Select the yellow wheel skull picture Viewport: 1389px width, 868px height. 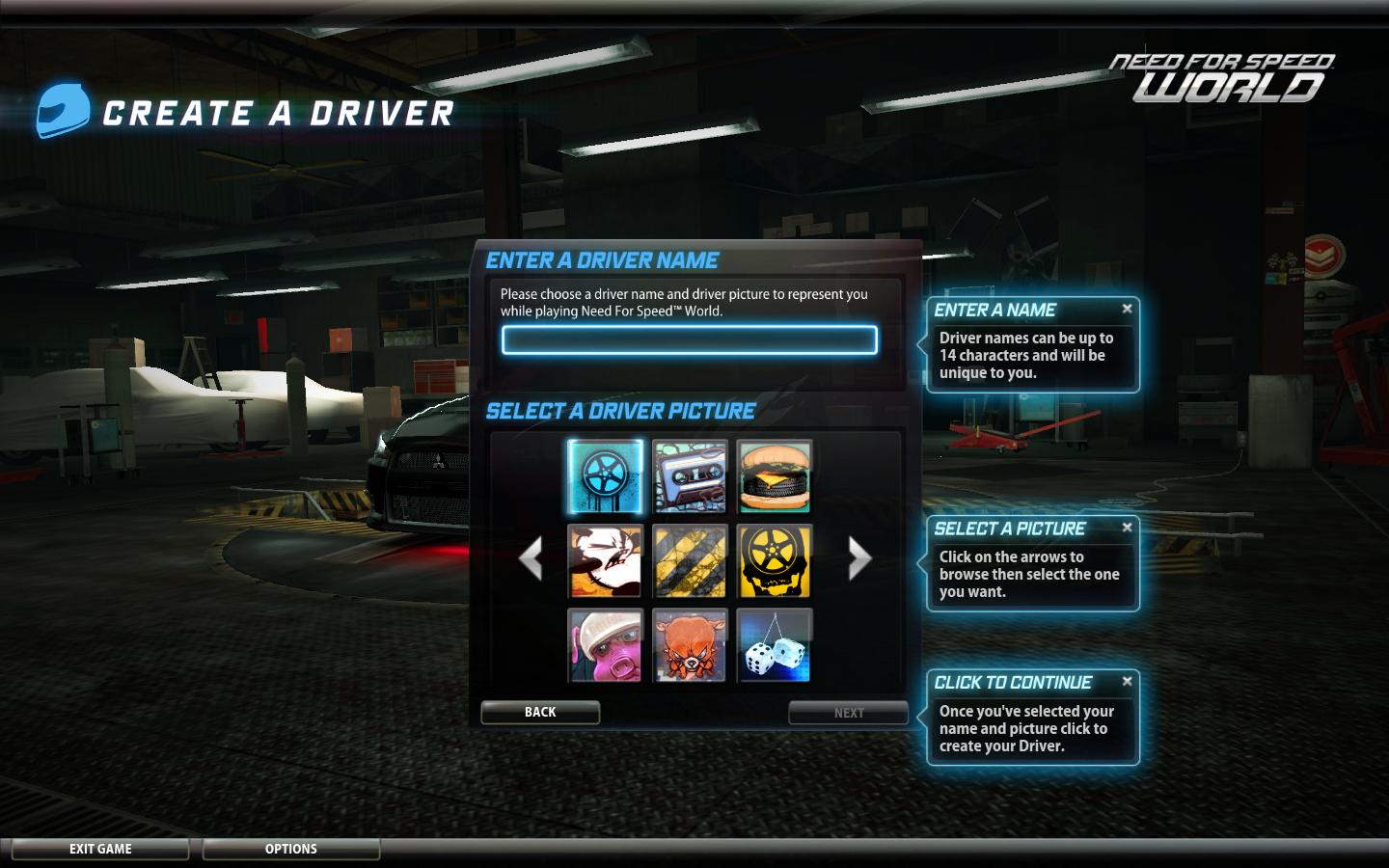[x=774, y=560]
